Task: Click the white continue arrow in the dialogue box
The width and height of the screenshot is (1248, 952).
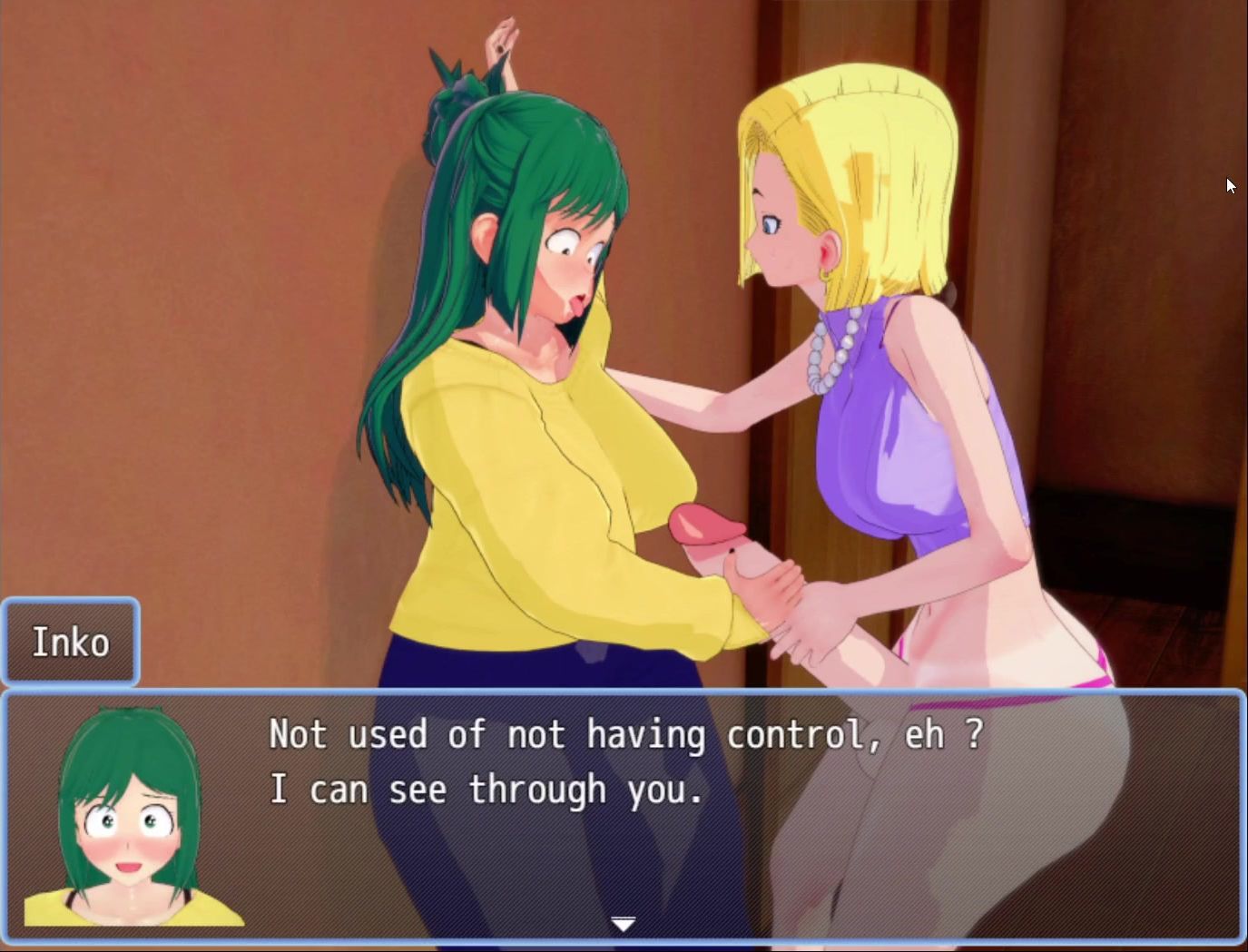Action: click(x=623, y=925)
